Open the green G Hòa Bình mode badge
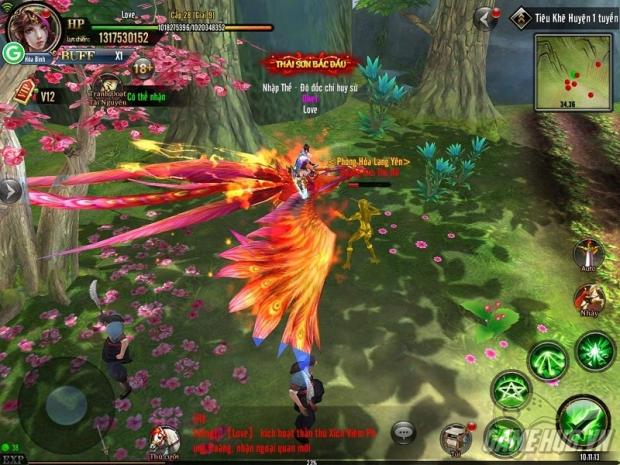The width and height of the screenshot is (620, 465). tap(14, 52)
